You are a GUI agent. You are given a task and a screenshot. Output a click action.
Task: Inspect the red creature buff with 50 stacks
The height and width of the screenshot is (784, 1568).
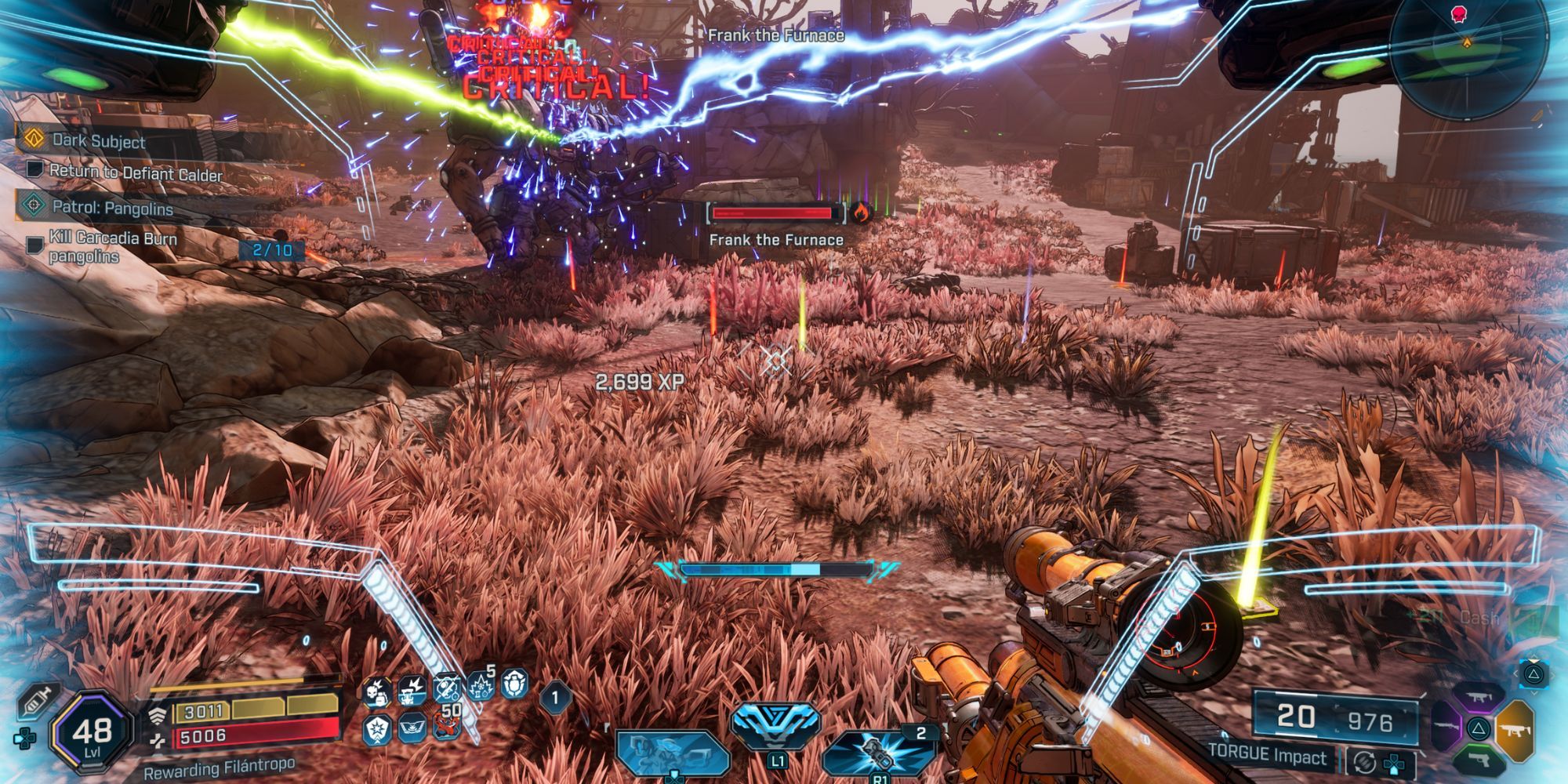(x=447, y=728)
